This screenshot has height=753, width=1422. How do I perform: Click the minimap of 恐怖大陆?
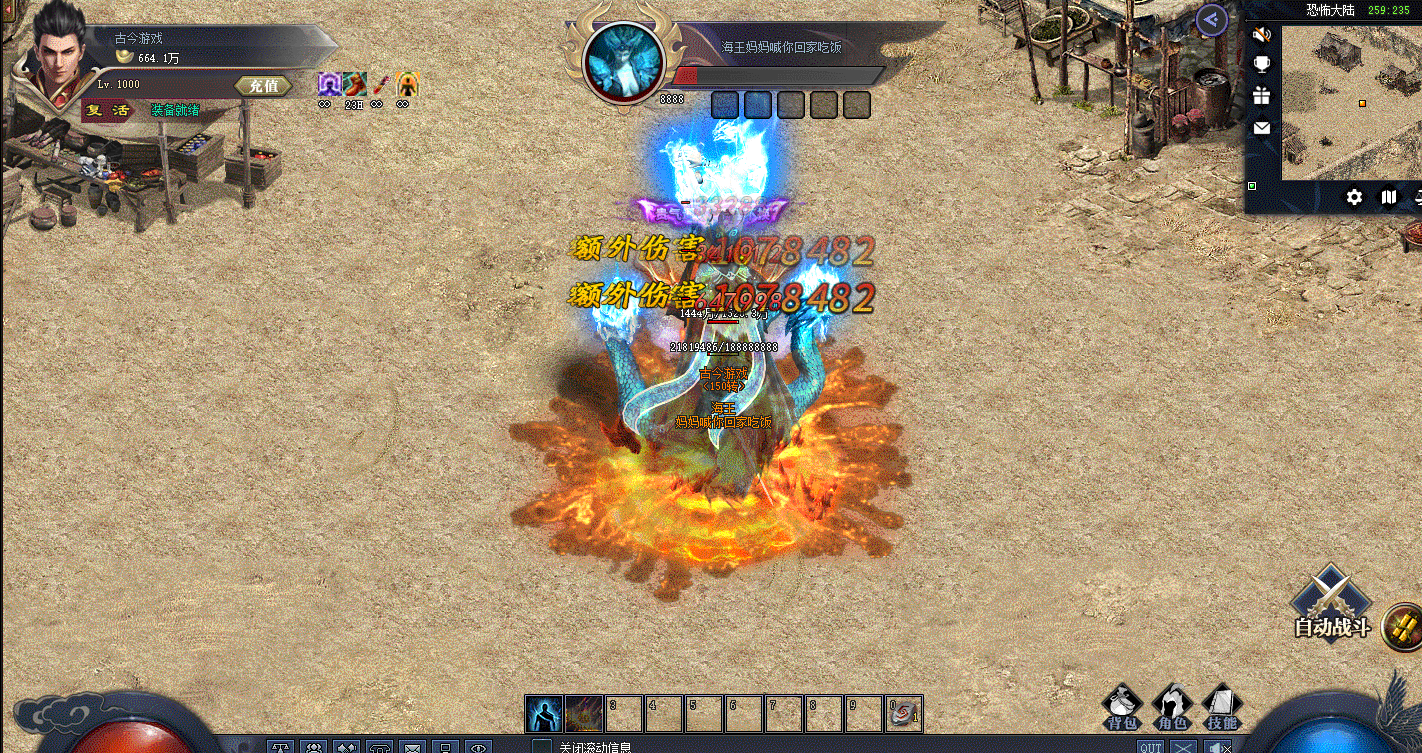(x=1351, y=100)
